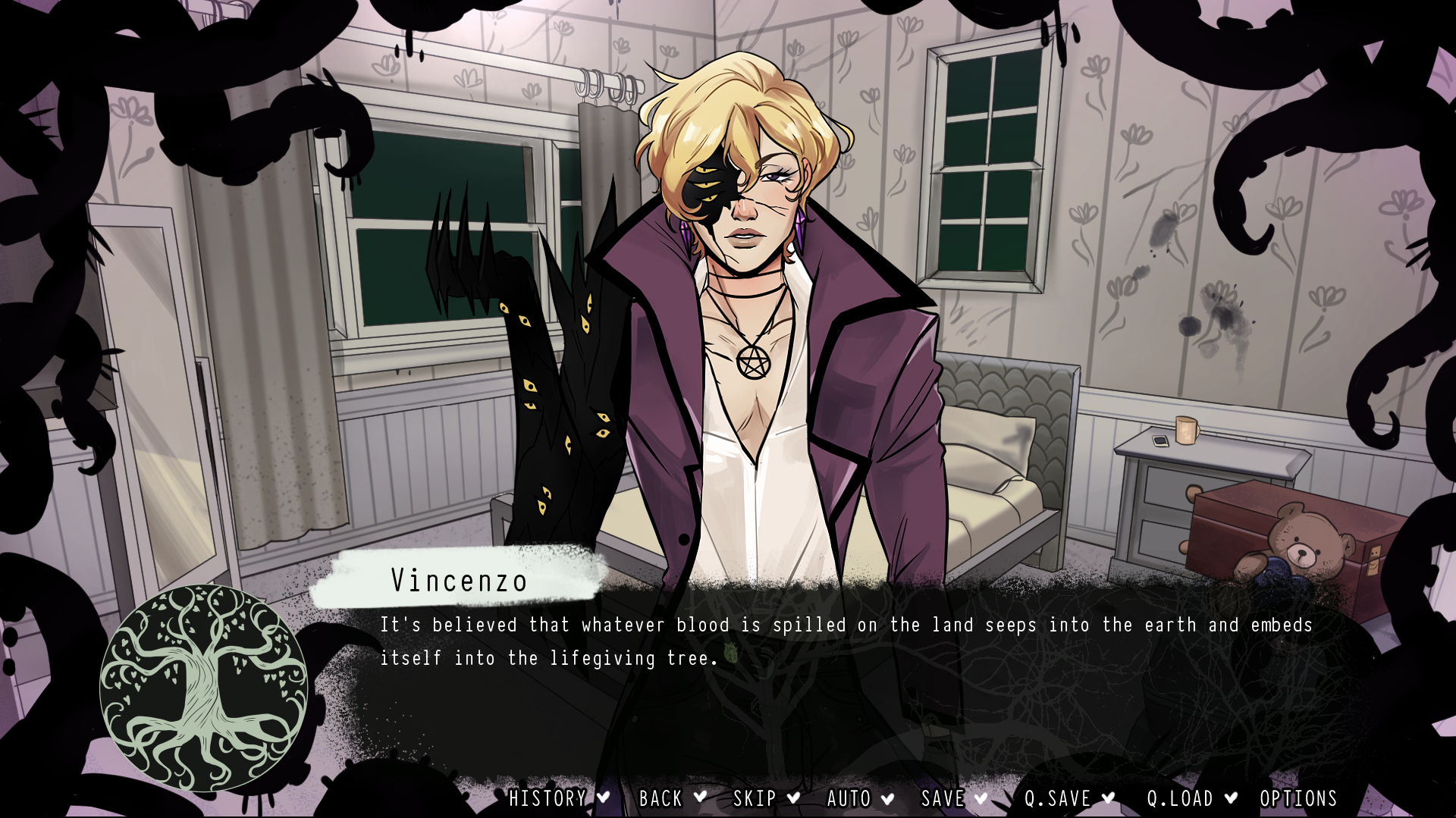Open the SAVE screen
The image size is (1456, 818).
(943, 798)
